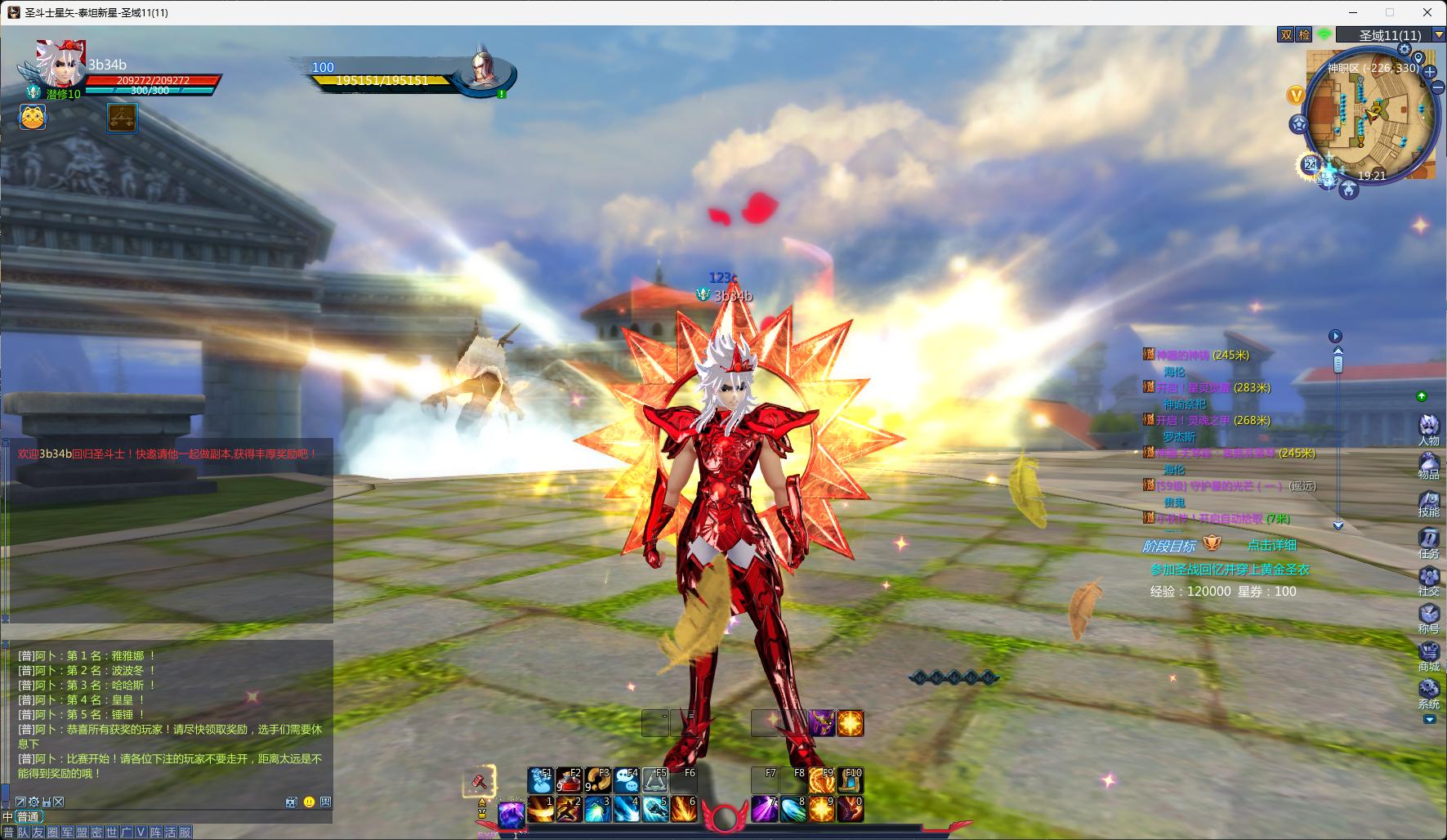Viewport: 1447px width, 840px height.
Task: Open chat settings gear icon
Action: (33, 802)
